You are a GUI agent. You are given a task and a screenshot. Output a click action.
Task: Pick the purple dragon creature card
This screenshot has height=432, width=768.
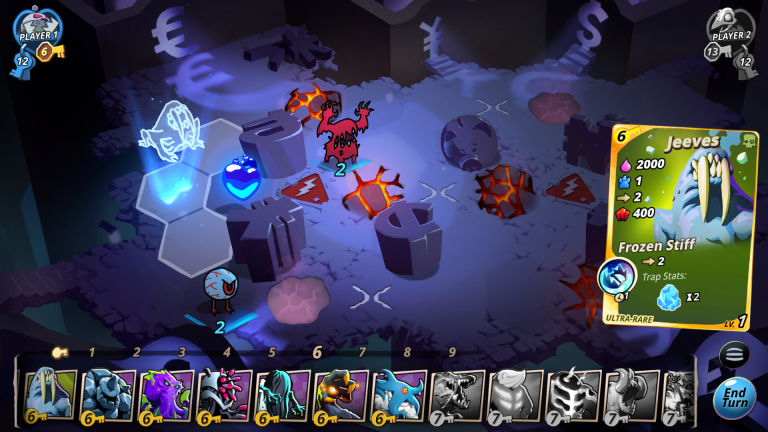coord(164,394)
